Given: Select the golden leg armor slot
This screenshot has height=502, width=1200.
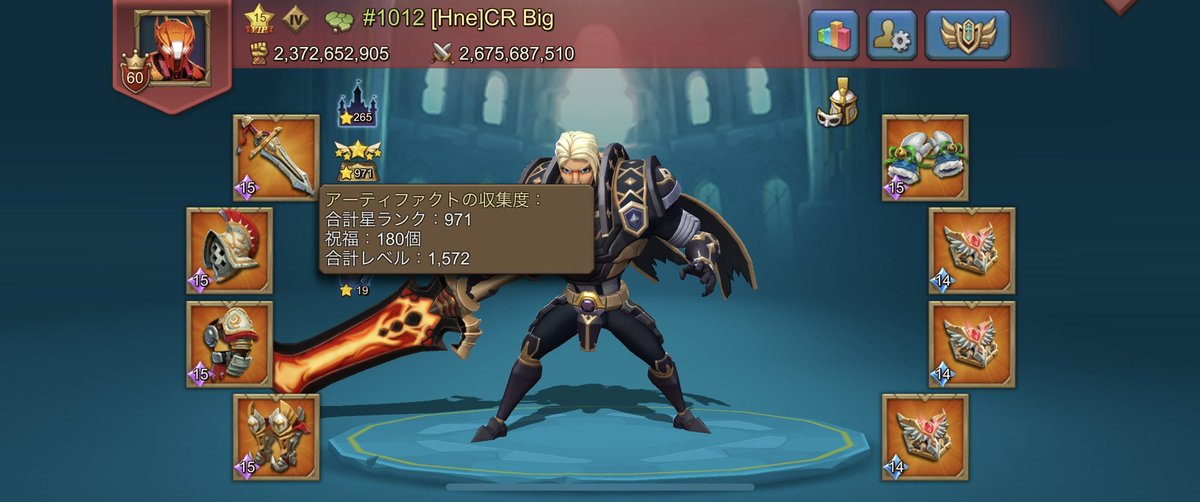Looking at the screenshot, I should [x=276, y=436].
